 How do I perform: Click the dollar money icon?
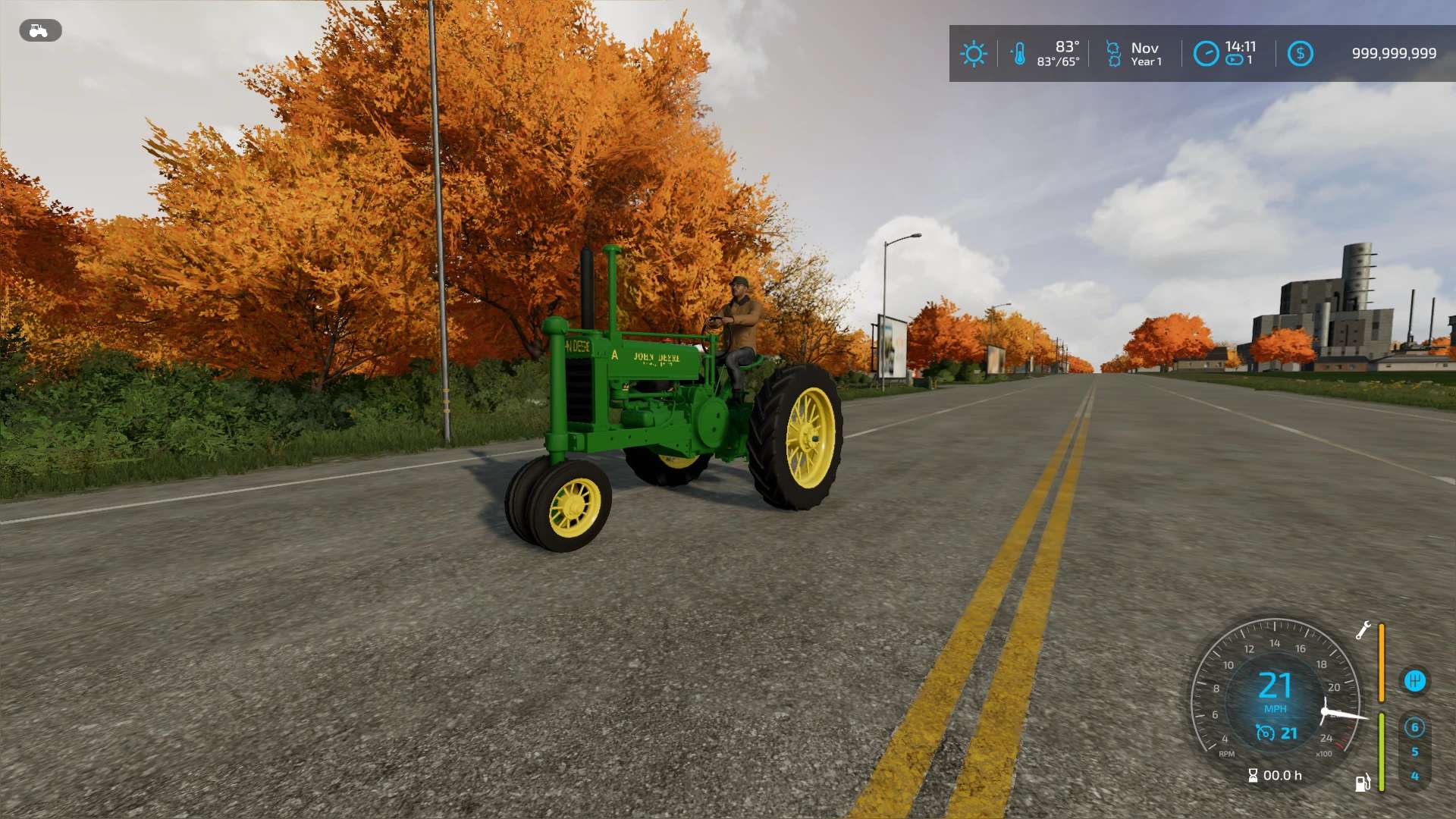tap(1299, 53)
